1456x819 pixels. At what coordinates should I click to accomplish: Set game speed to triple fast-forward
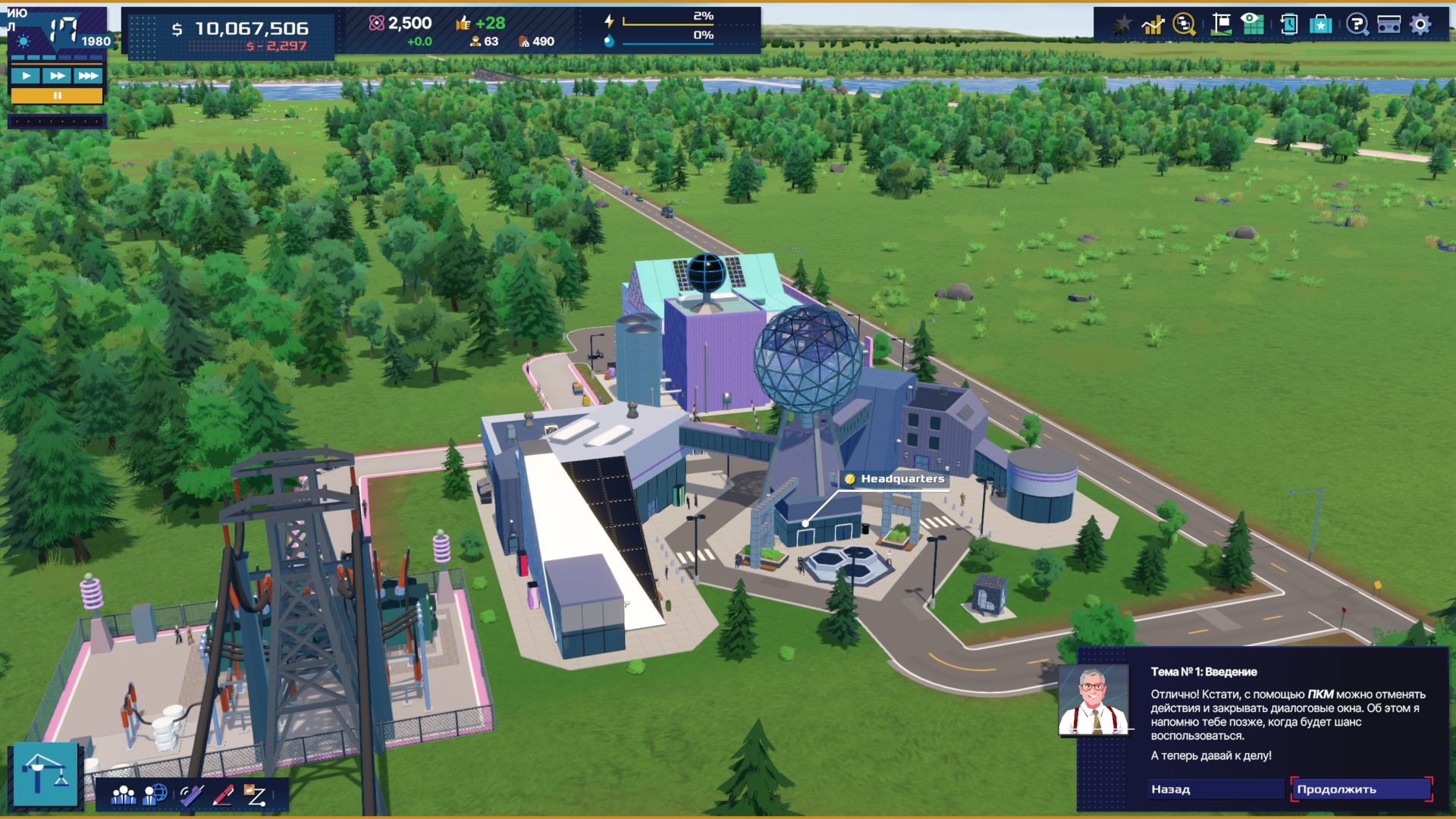point(88,76)
